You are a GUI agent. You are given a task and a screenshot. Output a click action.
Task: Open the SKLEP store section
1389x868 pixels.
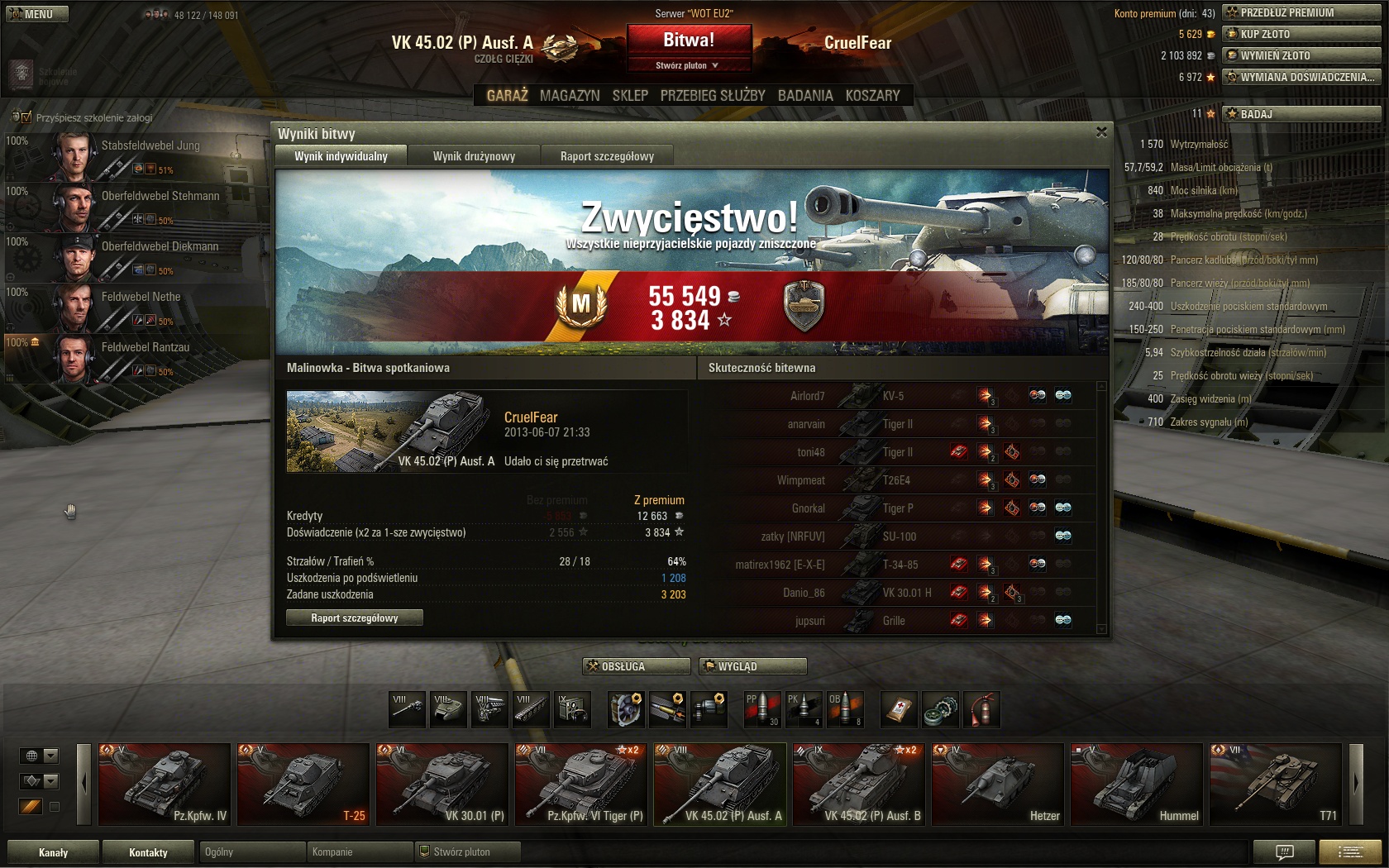(630, 95)
